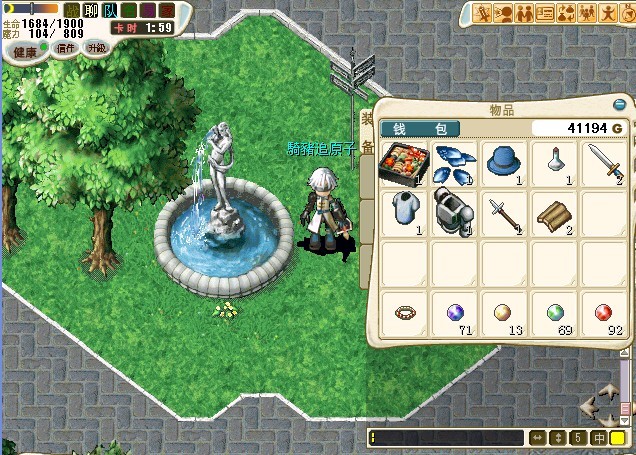The height and width of the screenshot is (455, 636).
Task: Open the 钱包 wallet tab
Action: 421,129
